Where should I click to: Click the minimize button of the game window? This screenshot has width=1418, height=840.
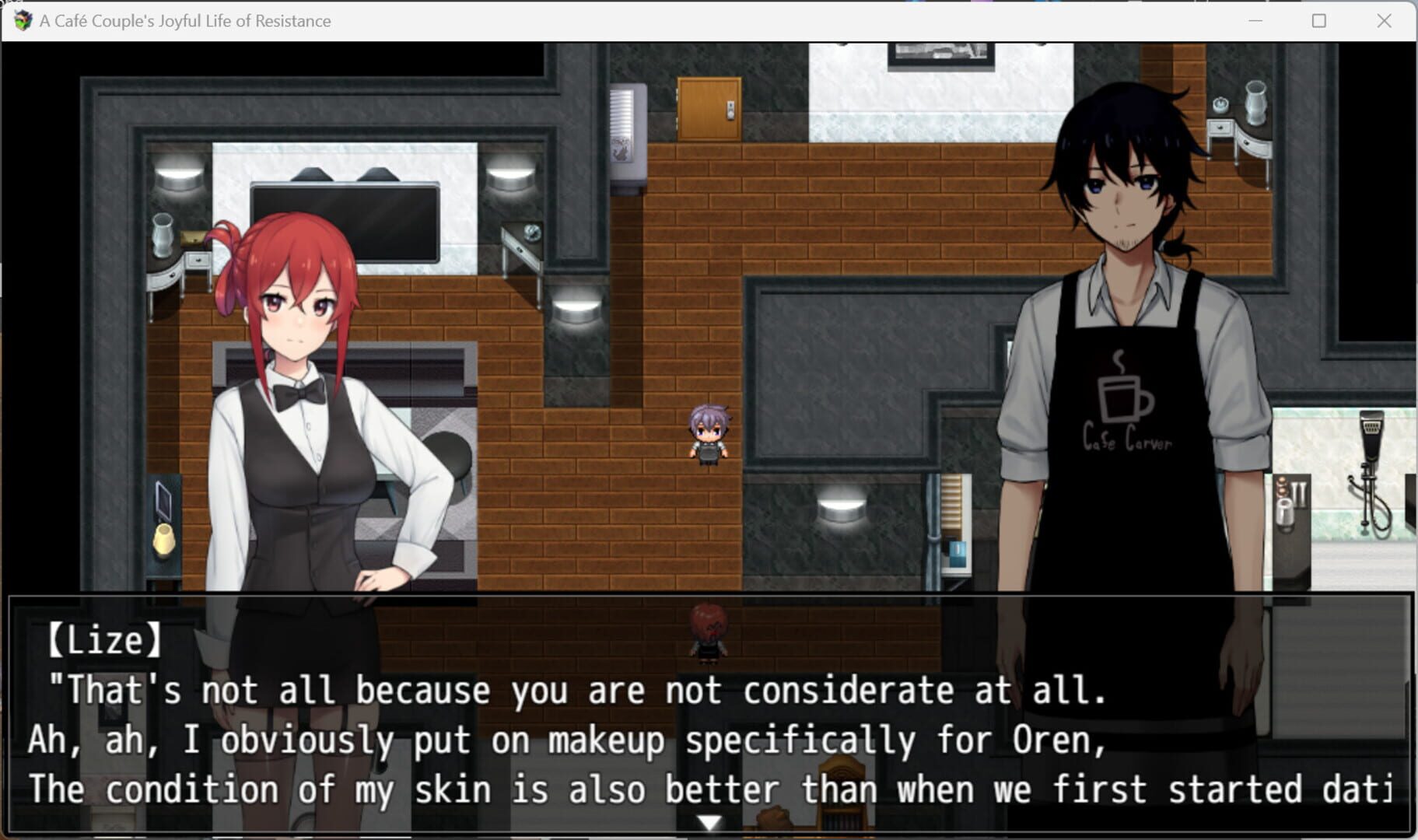[1255, 20]
